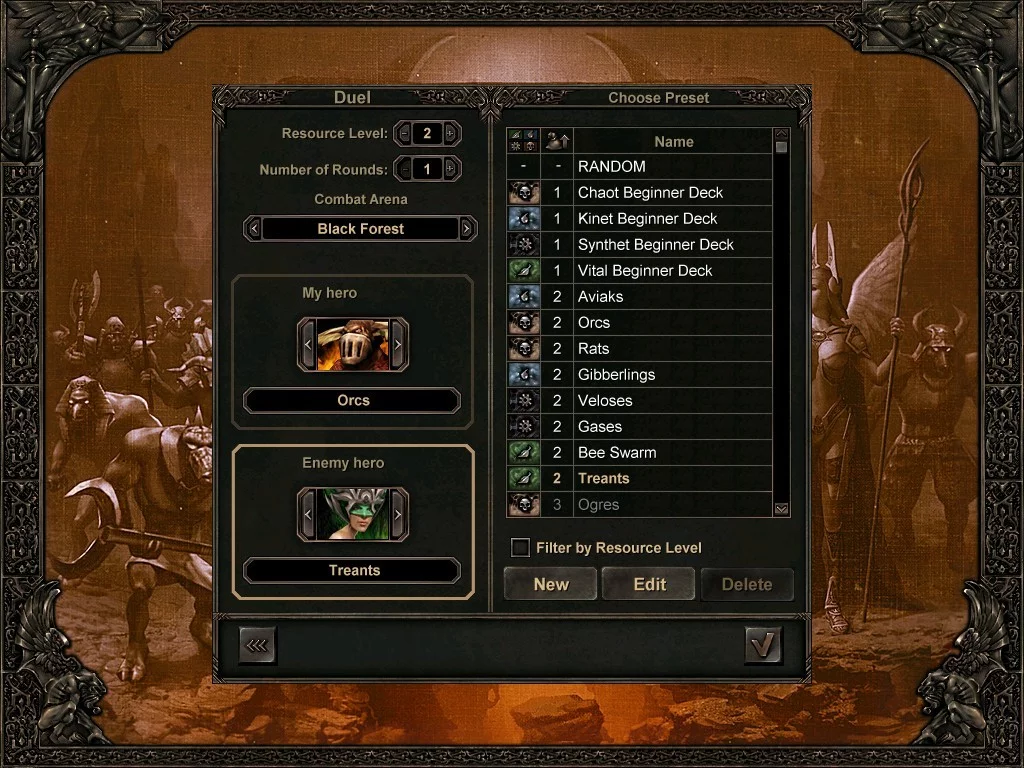Choose the RANDOM preset row
1024x768 pixels.
tap(672, 167)
